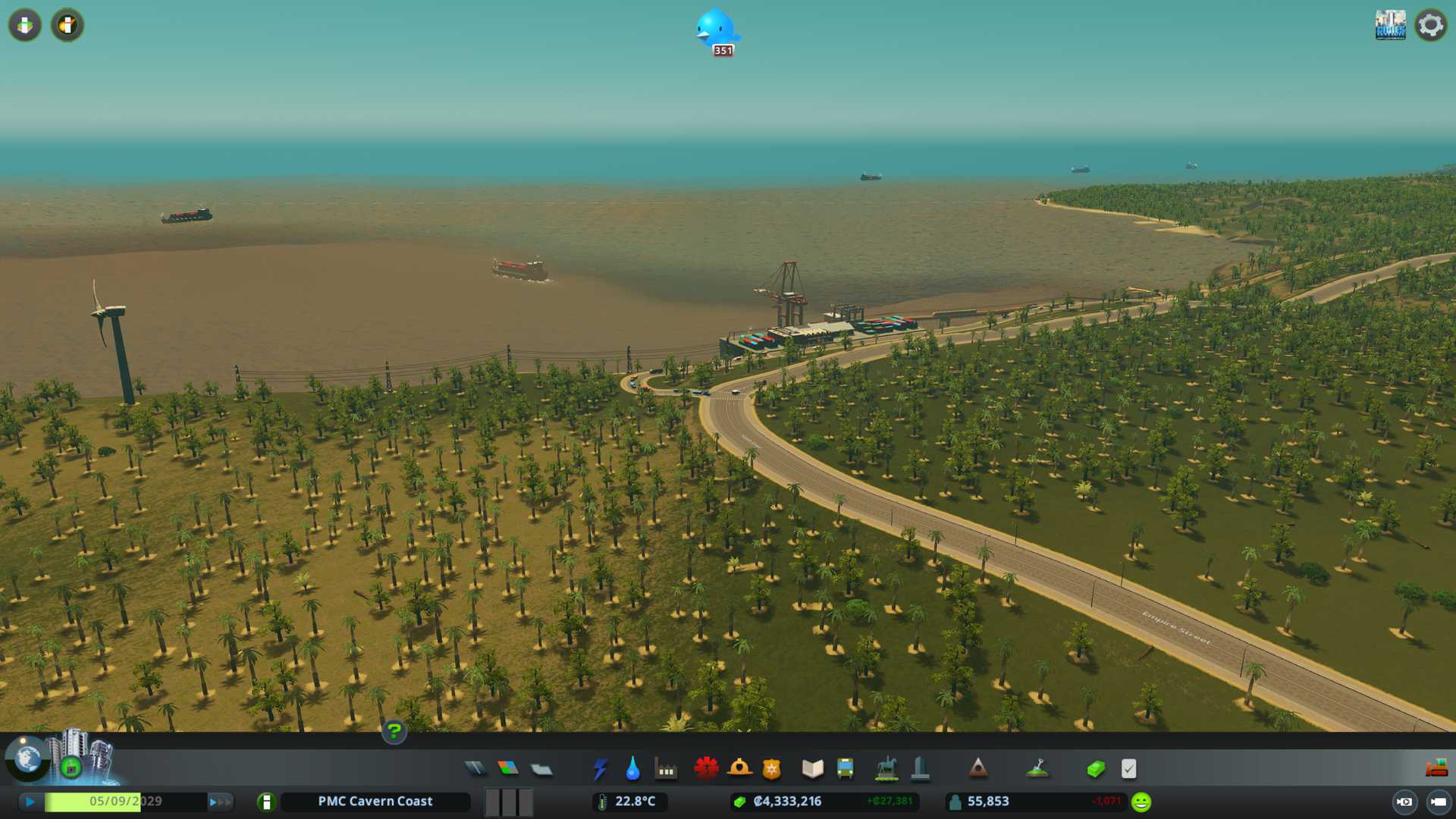
Task: Click the play button beside the date
Action: tap(30, 802)
